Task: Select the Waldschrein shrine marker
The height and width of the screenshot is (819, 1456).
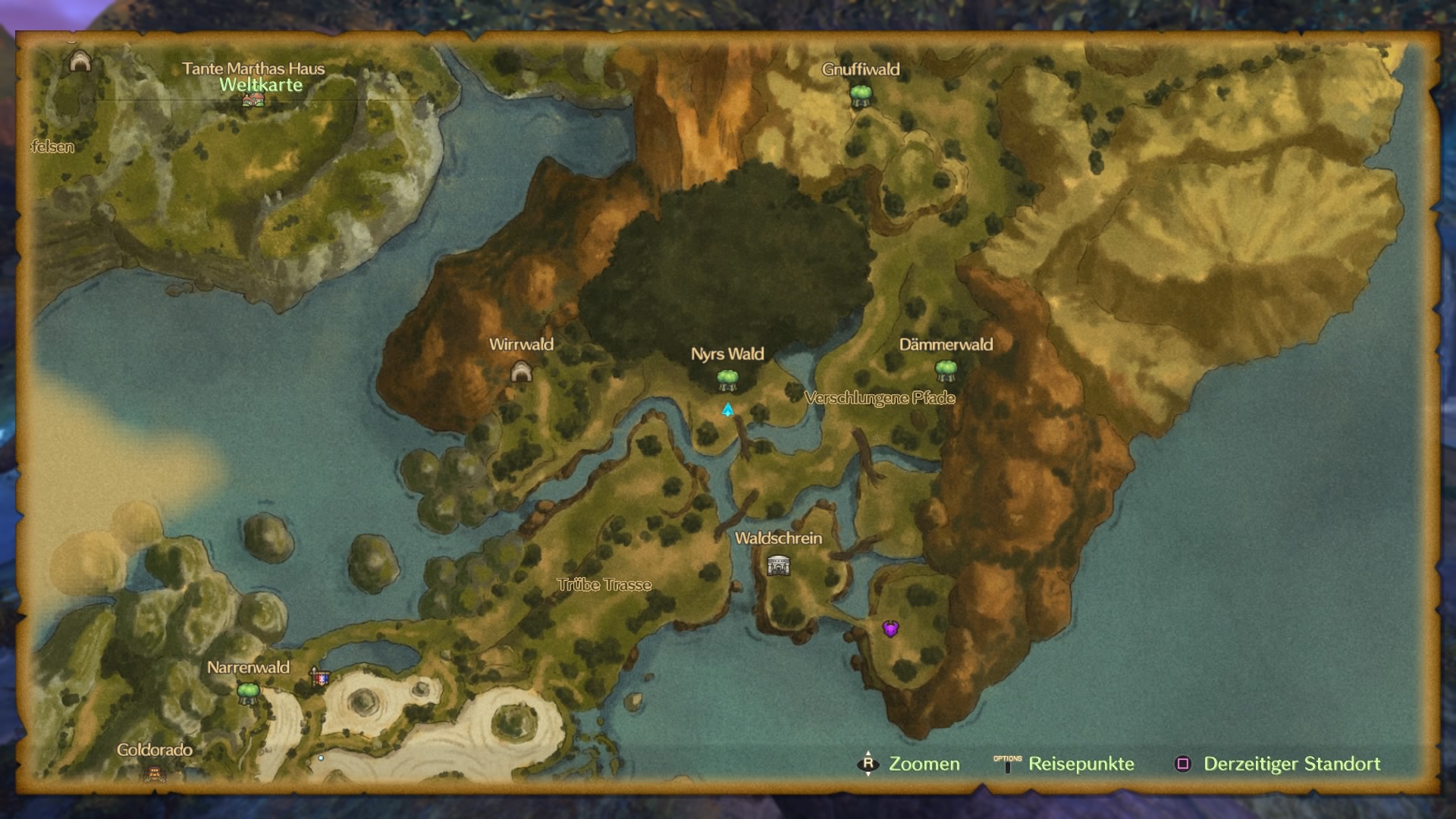Action: coord(779,565)
